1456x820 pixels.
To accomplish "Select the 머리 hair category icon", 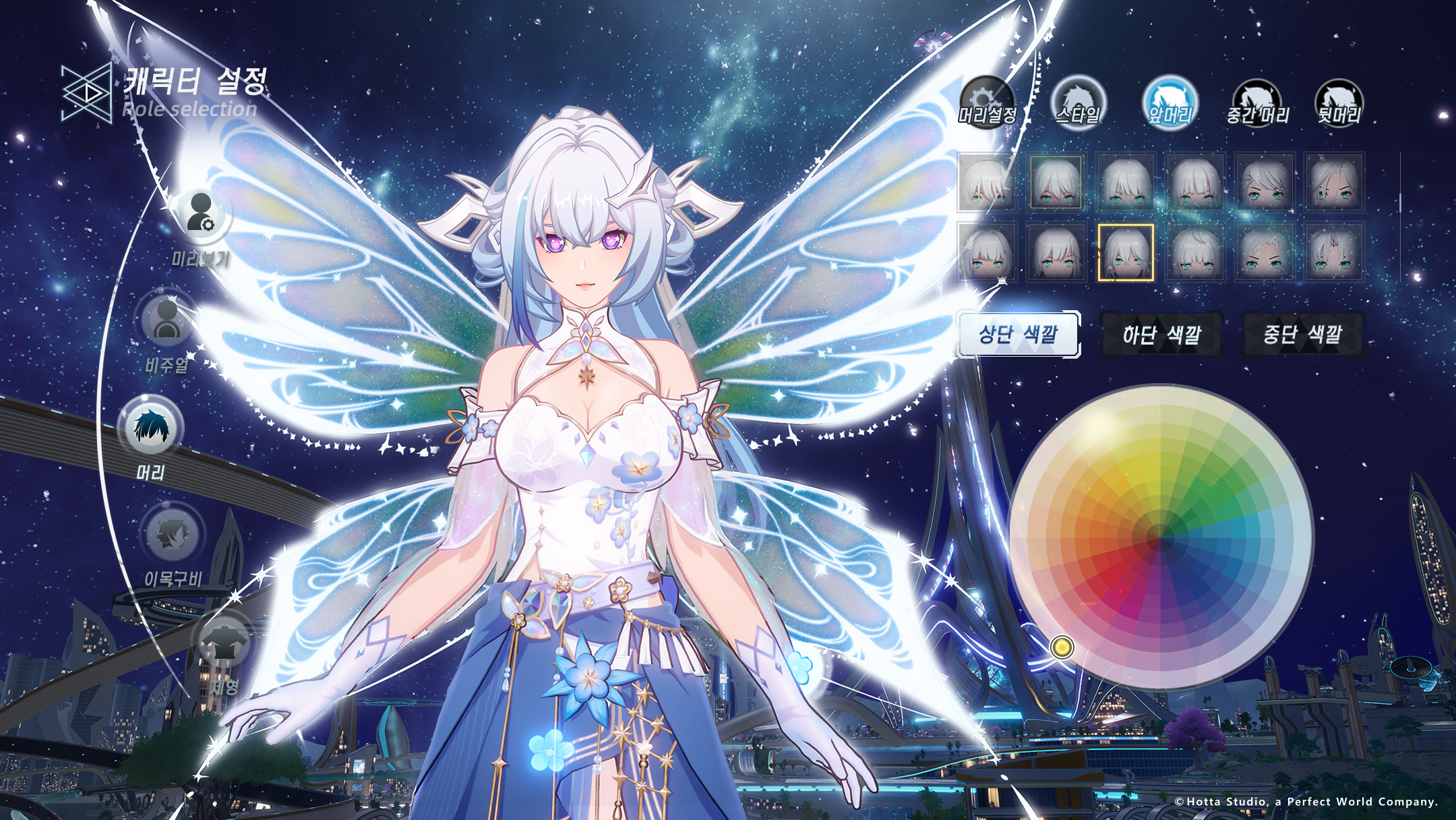I will click(151, 428).
